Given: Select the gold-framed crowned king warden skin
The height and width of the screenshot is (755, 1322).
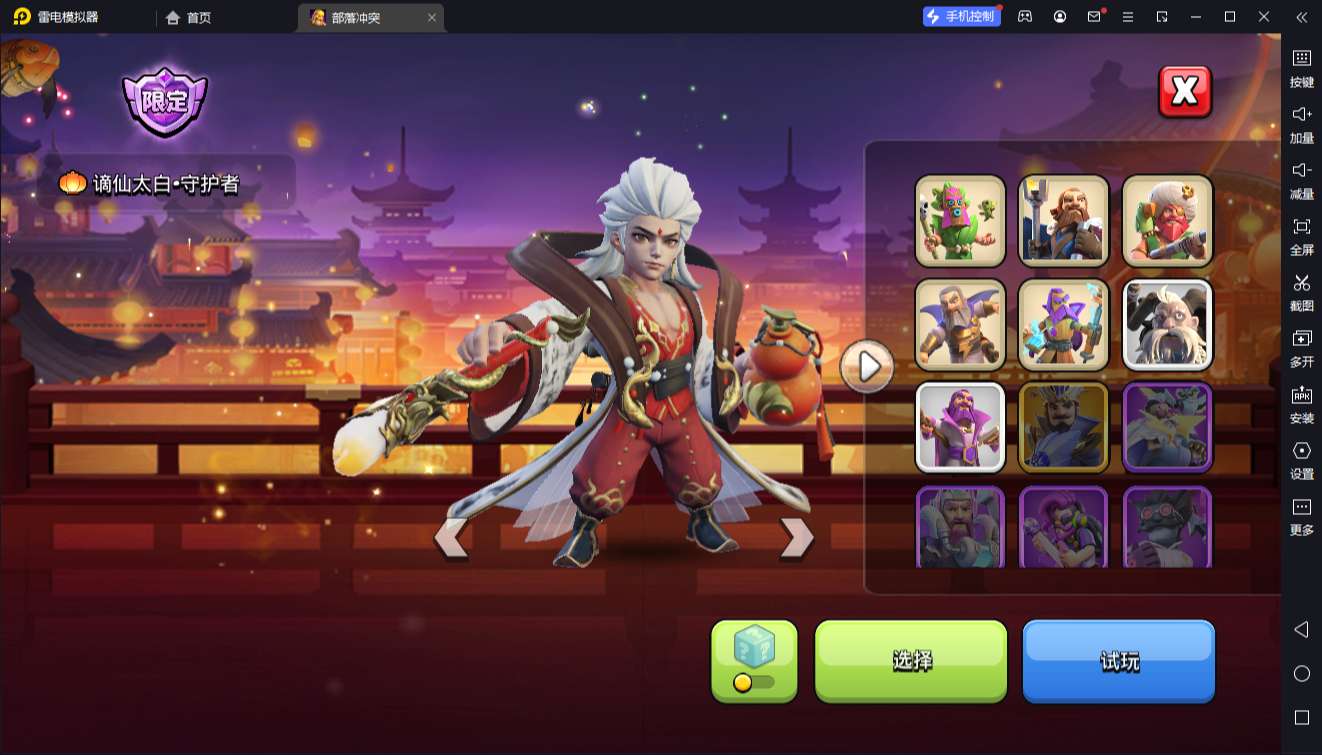Looking at the screenshot, I should [x=1064, y=427].
